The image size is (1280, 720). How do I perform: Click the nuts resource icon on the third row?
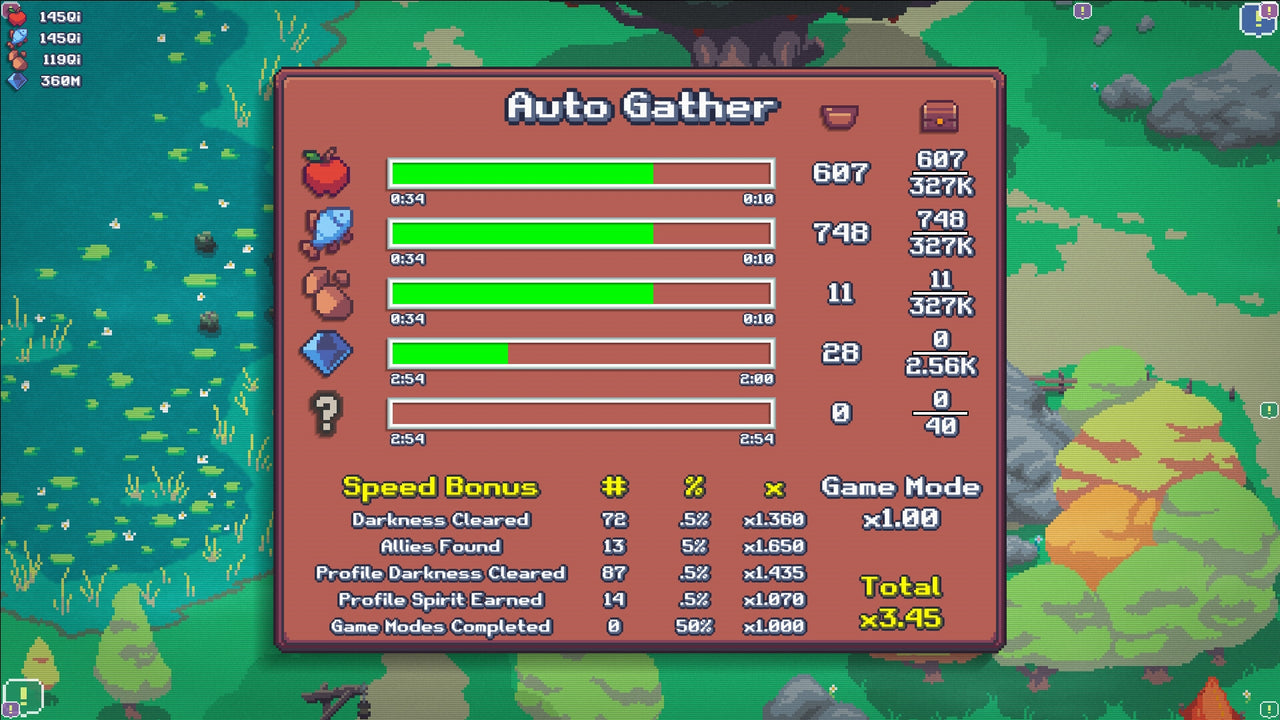click(x=327, y=293)
